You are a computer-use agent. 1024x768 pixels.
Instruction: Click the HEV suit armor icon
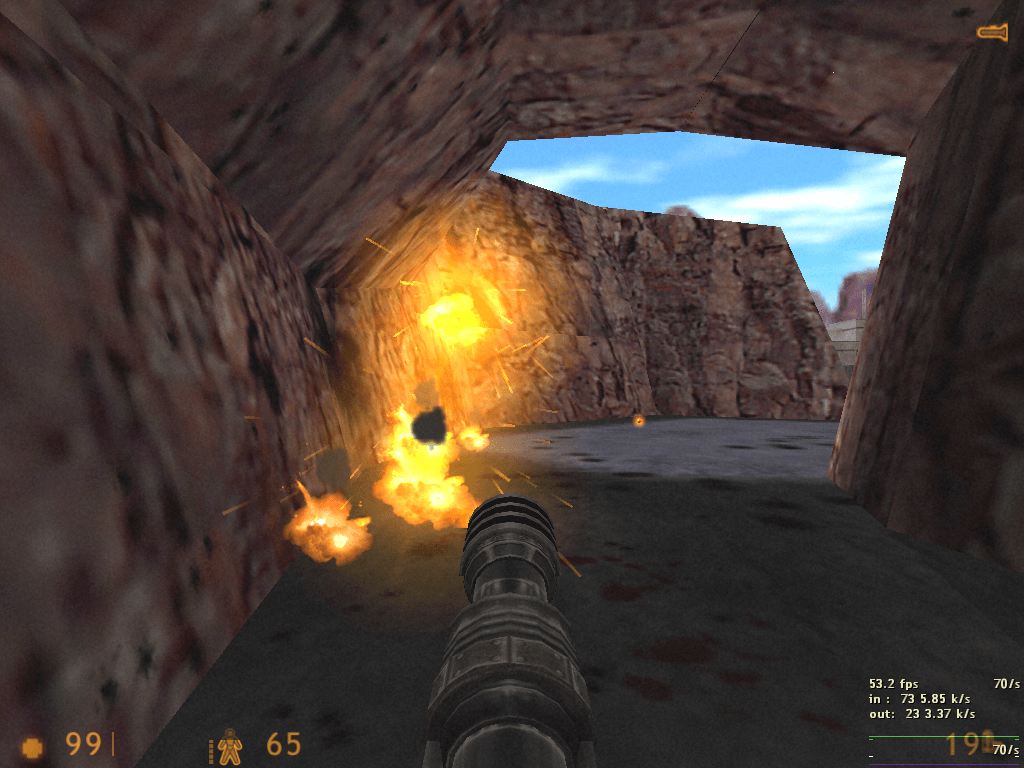229,746
